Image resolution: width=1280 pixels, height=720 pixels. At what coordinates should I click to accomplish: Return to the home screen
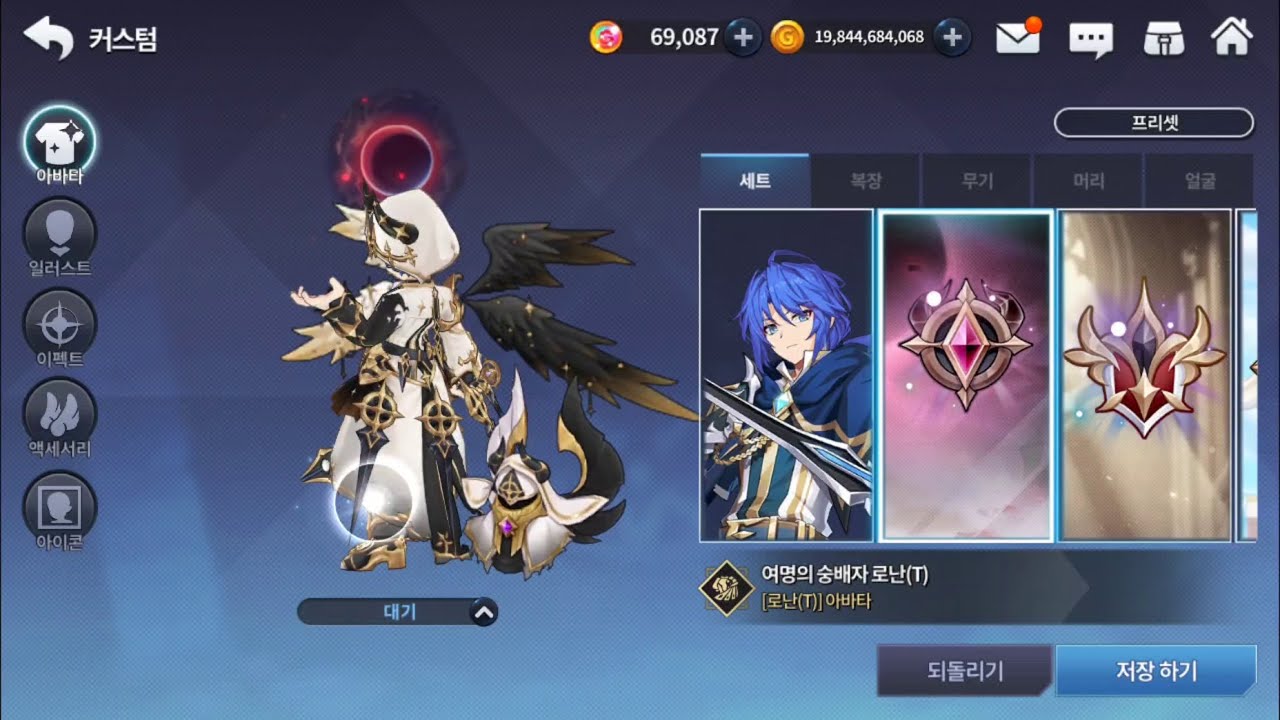pyautogui.click(x=1231, y=38)
